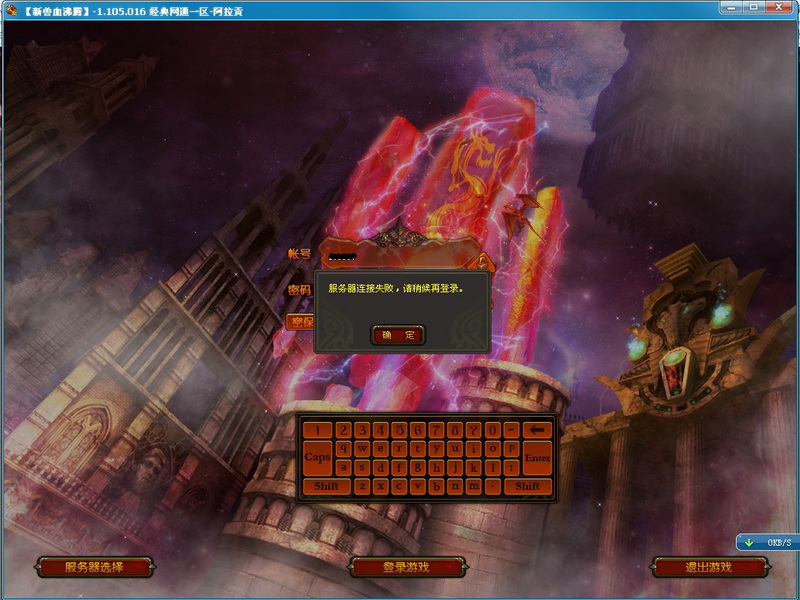The height and width of the screenshot is (600, 800).
Task: Click the 密保 button beside the dialog
Action: [300, 322]
